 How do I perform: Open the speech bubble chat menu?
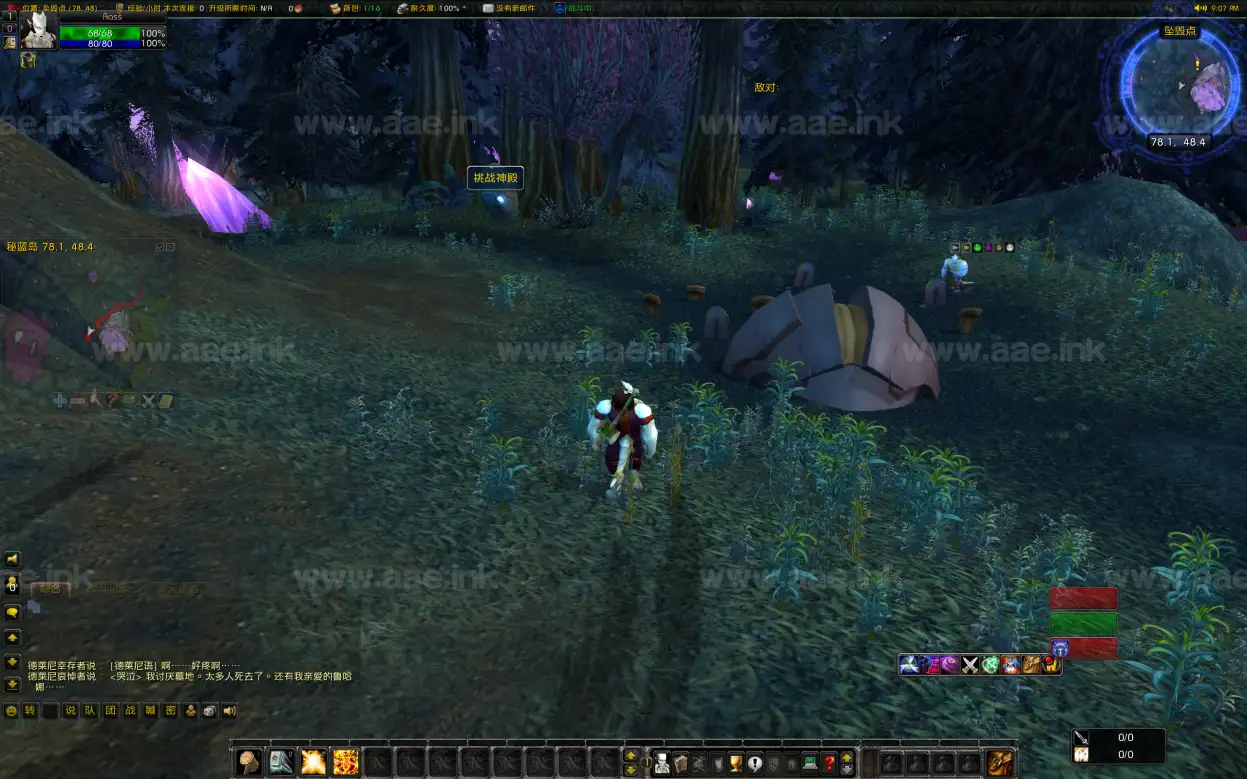tap(12, 612)
